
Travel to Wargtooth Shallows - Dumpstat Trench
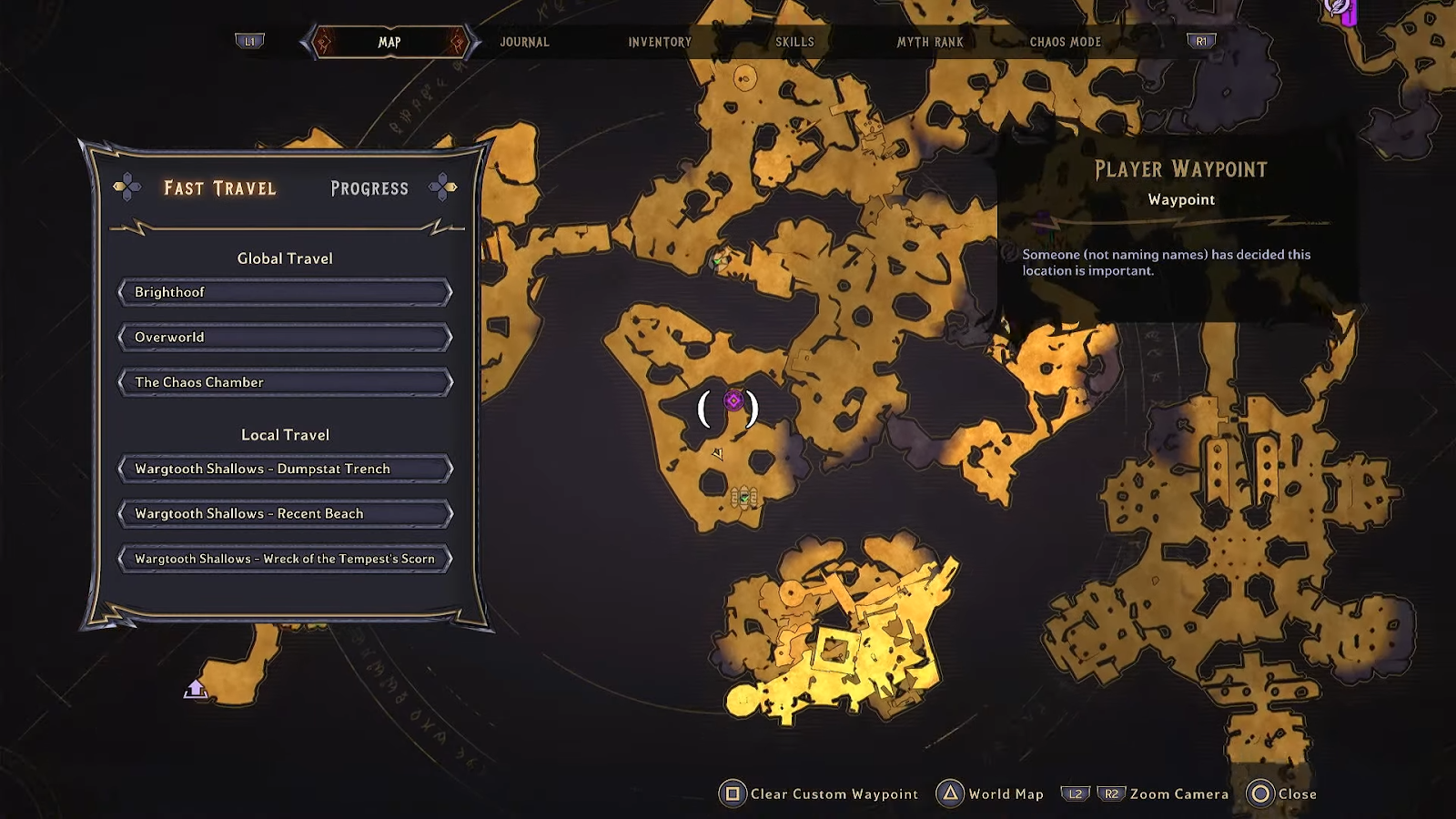coord(285,469)
